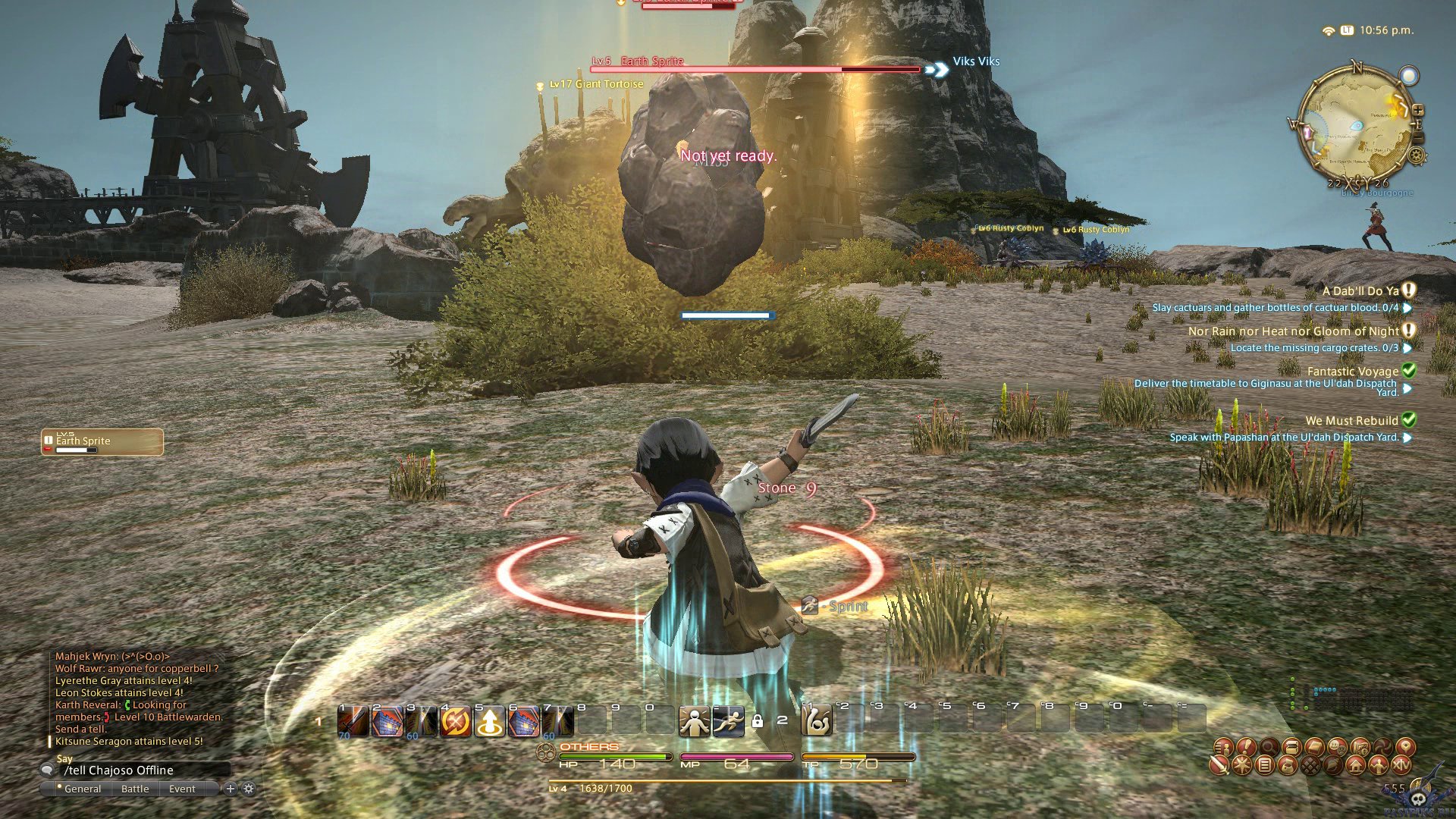Focus the chat text input field
Screen dimensions: 1456x819
pyautogui.click(x=144, y=770)
